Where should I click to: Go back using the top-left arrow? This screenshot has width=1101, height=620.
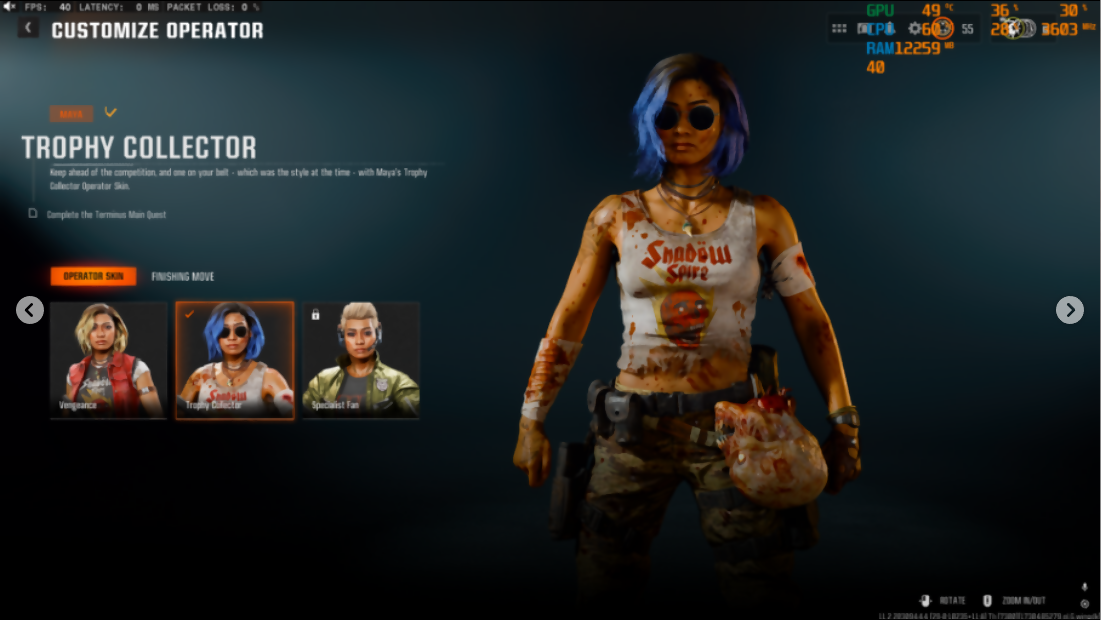pyautogui.click(x=28, y=29)
